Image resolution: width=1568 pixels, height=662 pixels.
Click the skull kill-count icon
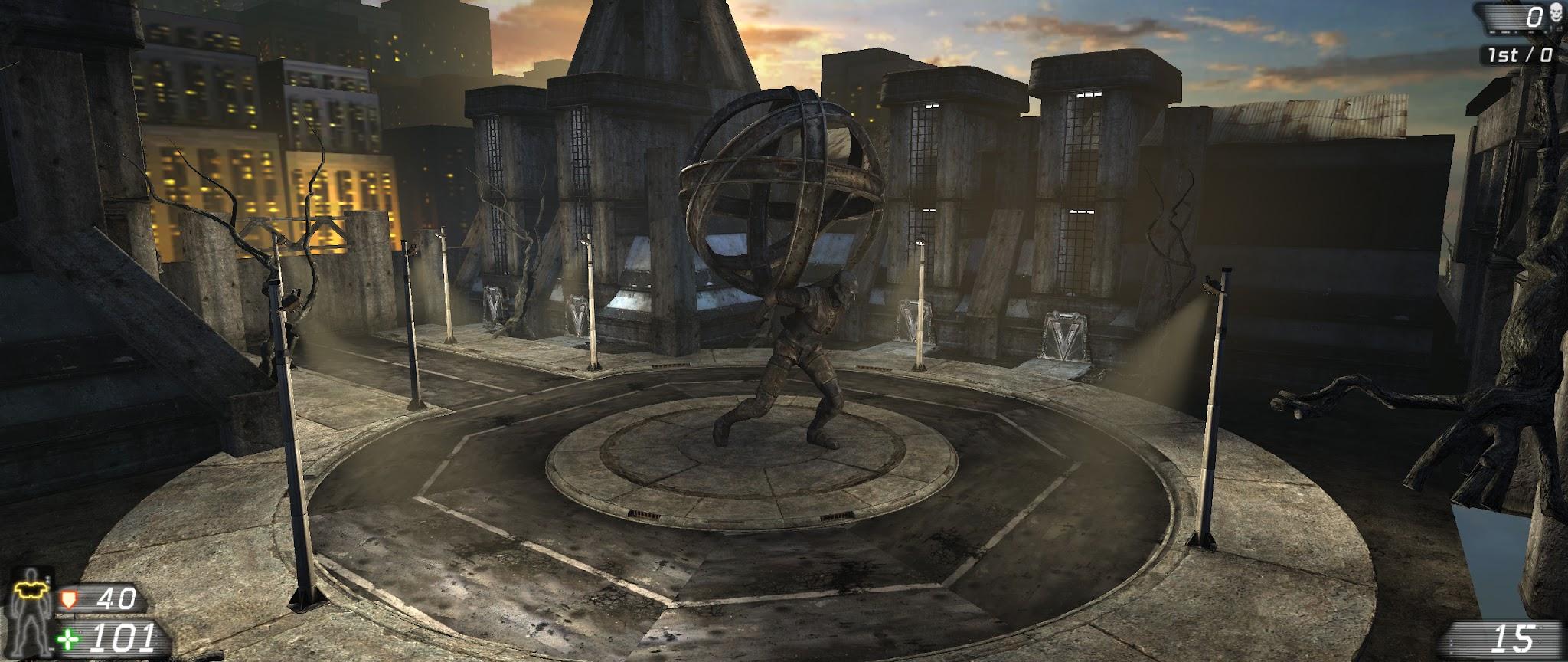pos(1553,14)
